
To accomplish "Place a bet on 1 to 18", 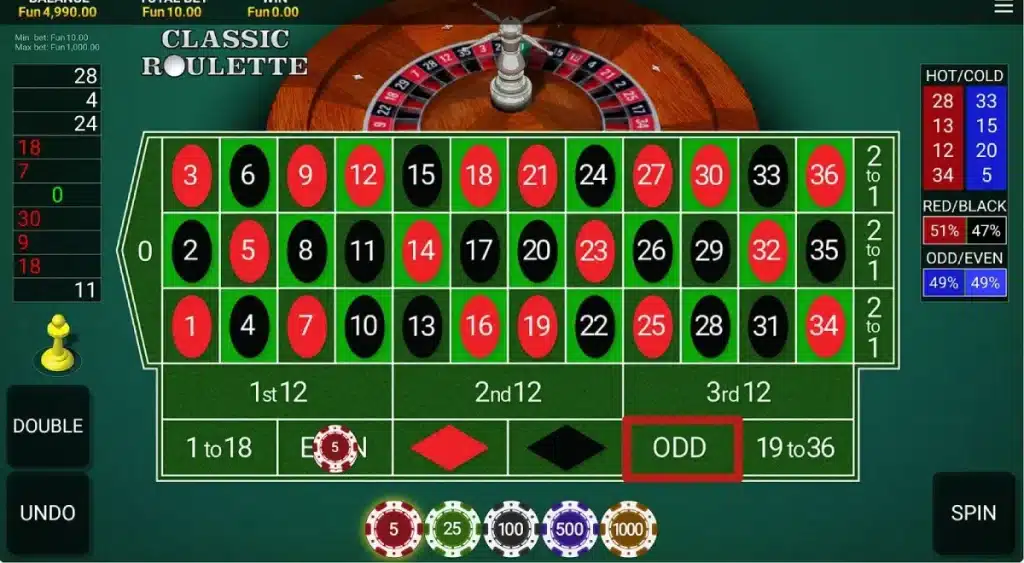I will click(219, 447).
